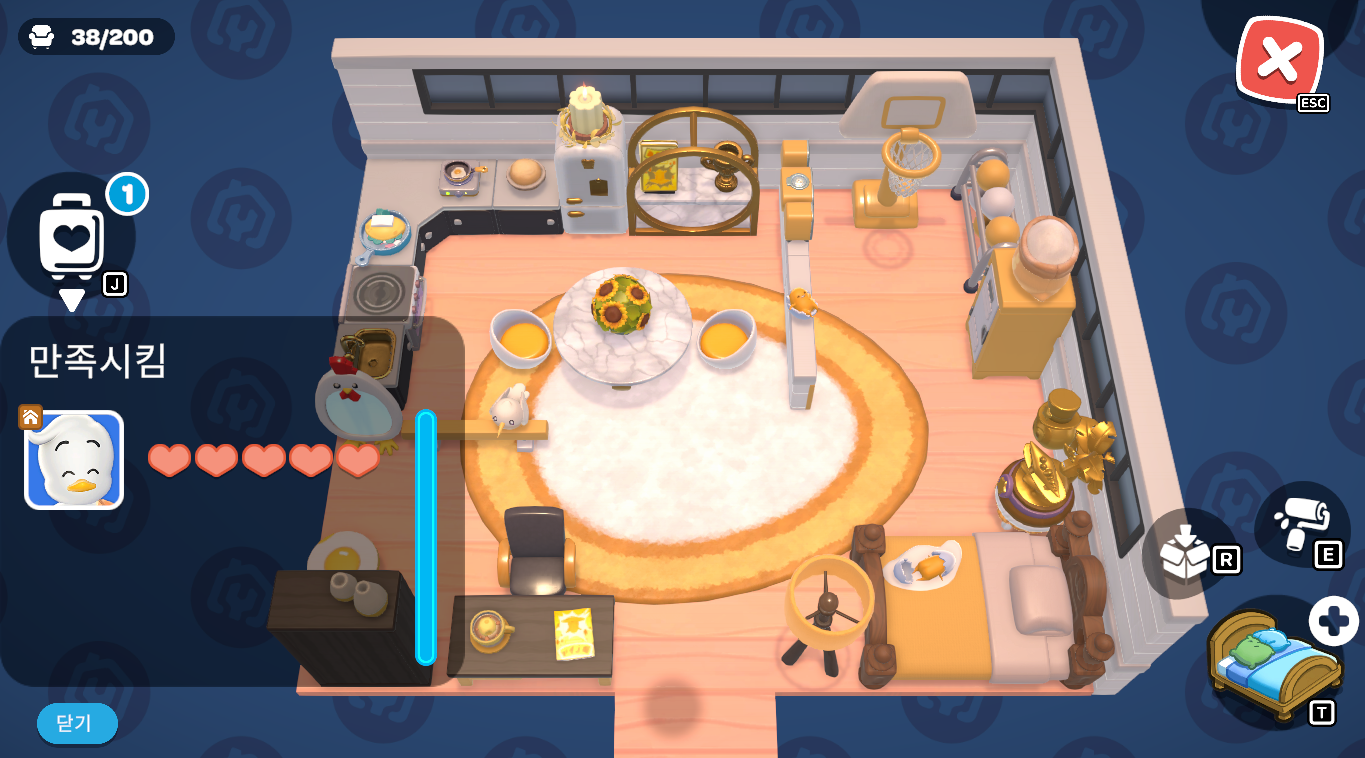The height and width of the screenshot is (758, 1365).
Task: Open the suitcase heart requests icon
Action: point(72,236)
